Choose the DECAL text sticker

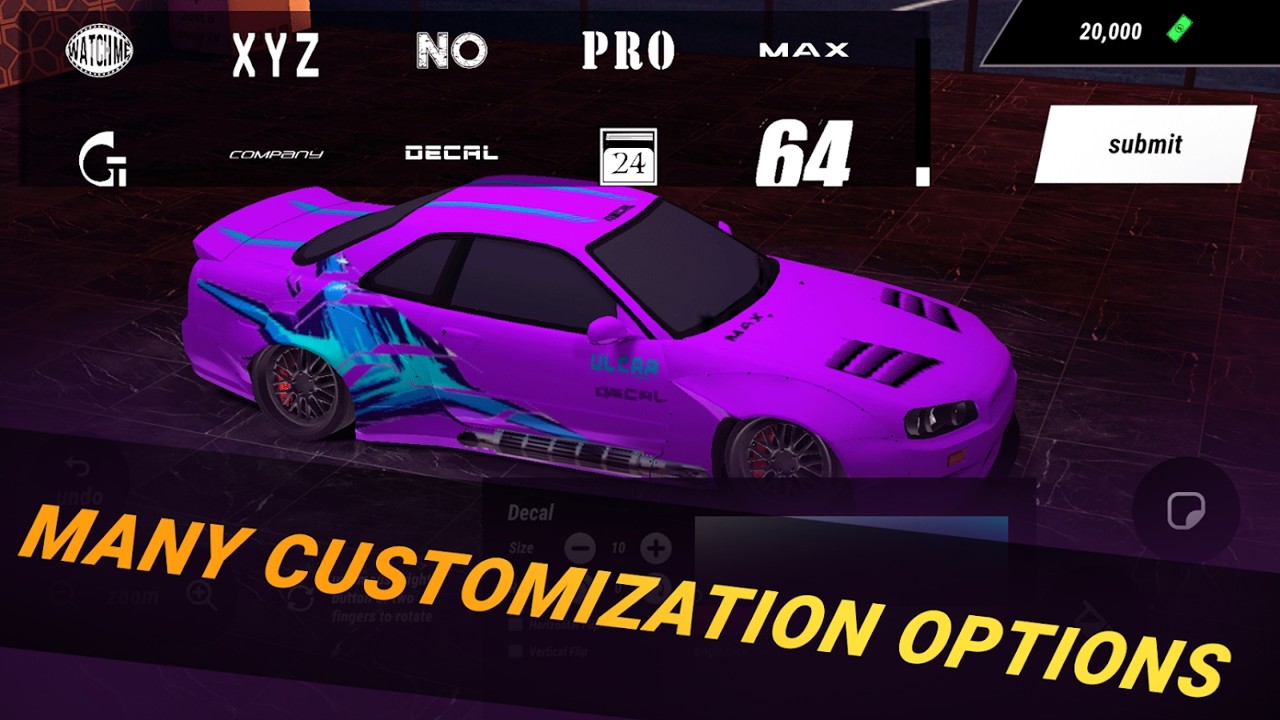[452, 153]
